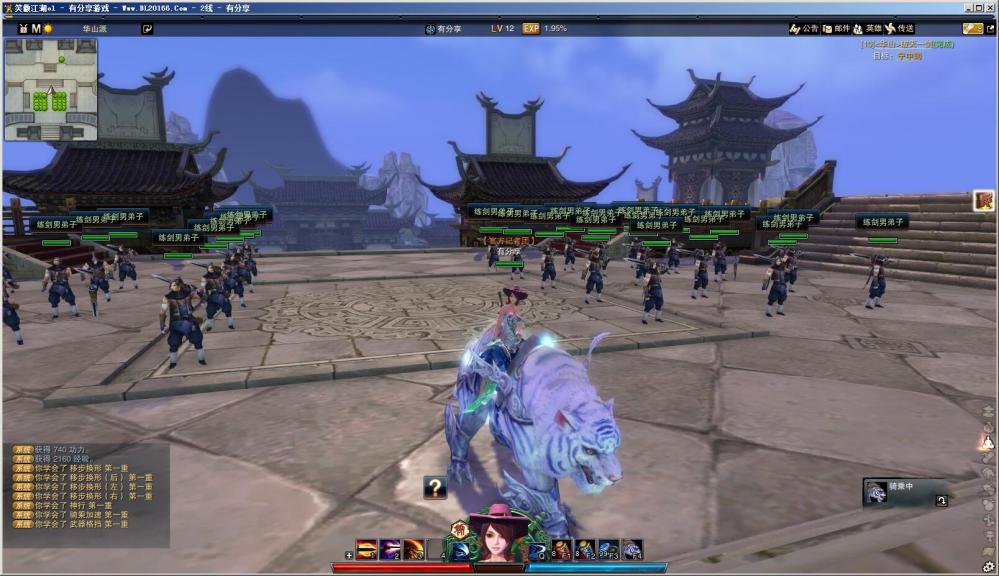This screenshot has width=999, height=576.
Task: Close the game window
Action: (990, 8)
